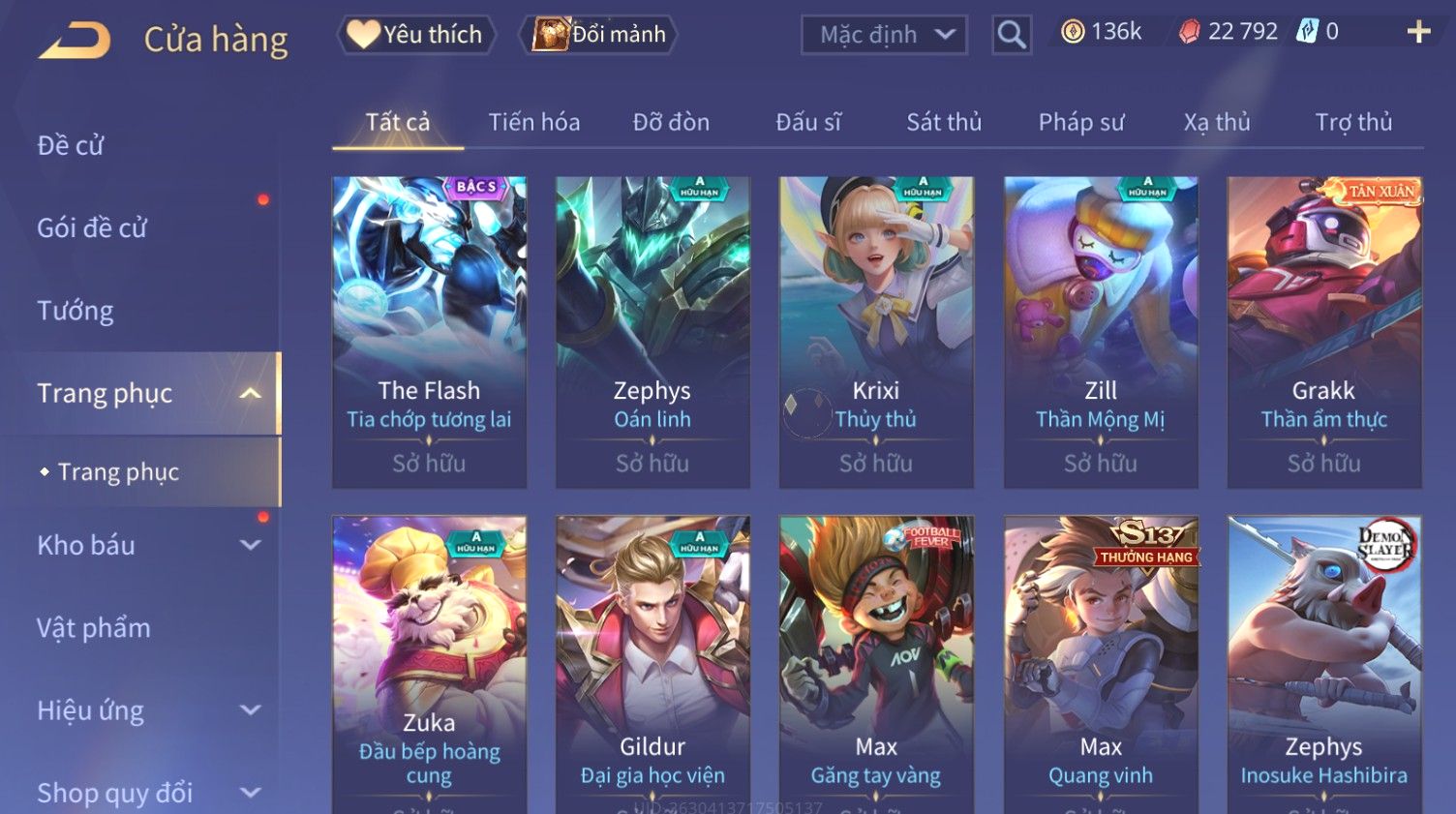Image resolution: width=1456 pixels, height=814 pixels.
Task: Select the Zephys Inosuke Hashibira skin
Action: click(x=1323, y=663)
